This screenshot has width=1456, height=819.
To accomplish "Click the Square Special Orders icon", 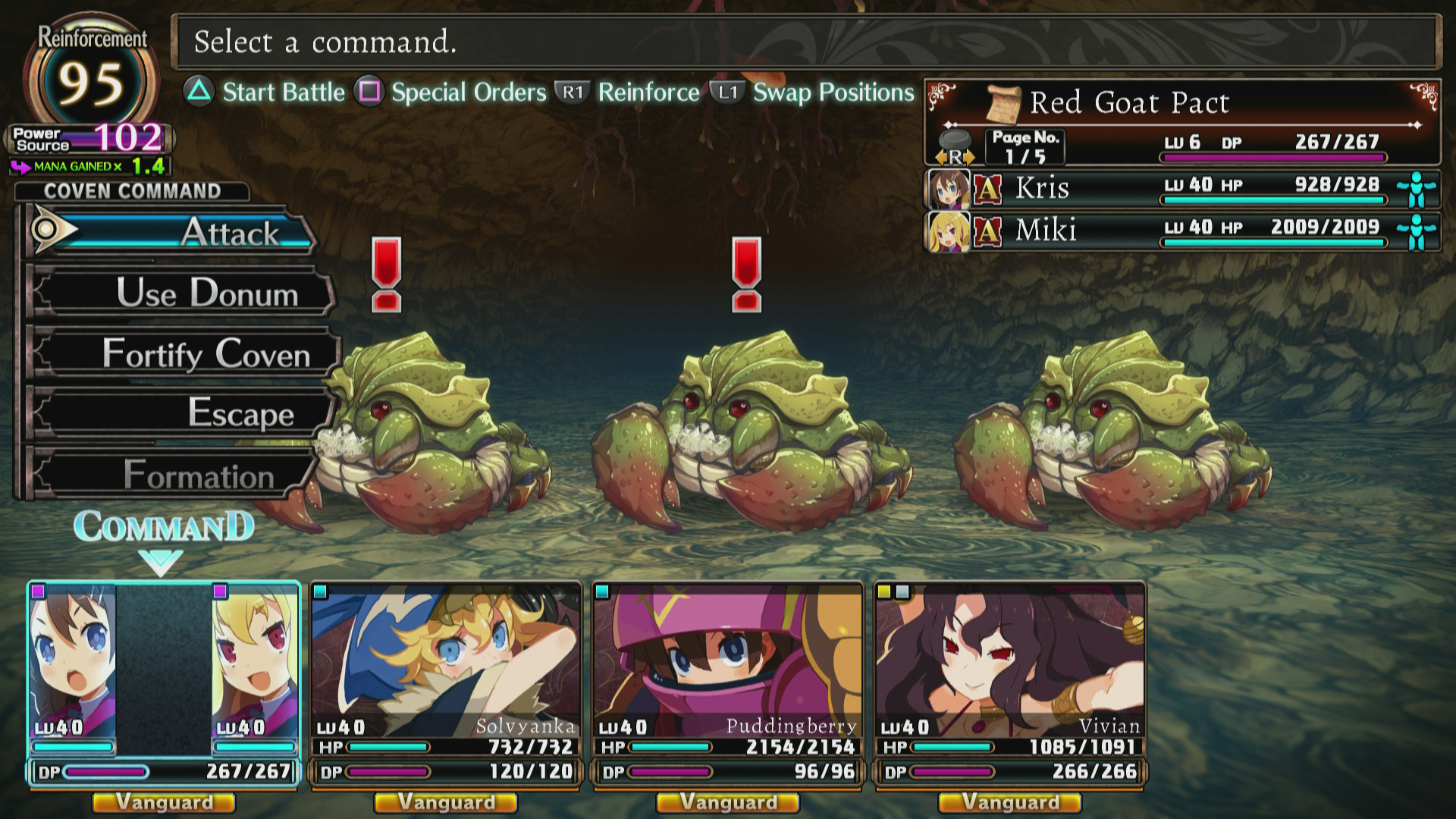I will coord(369,93).
